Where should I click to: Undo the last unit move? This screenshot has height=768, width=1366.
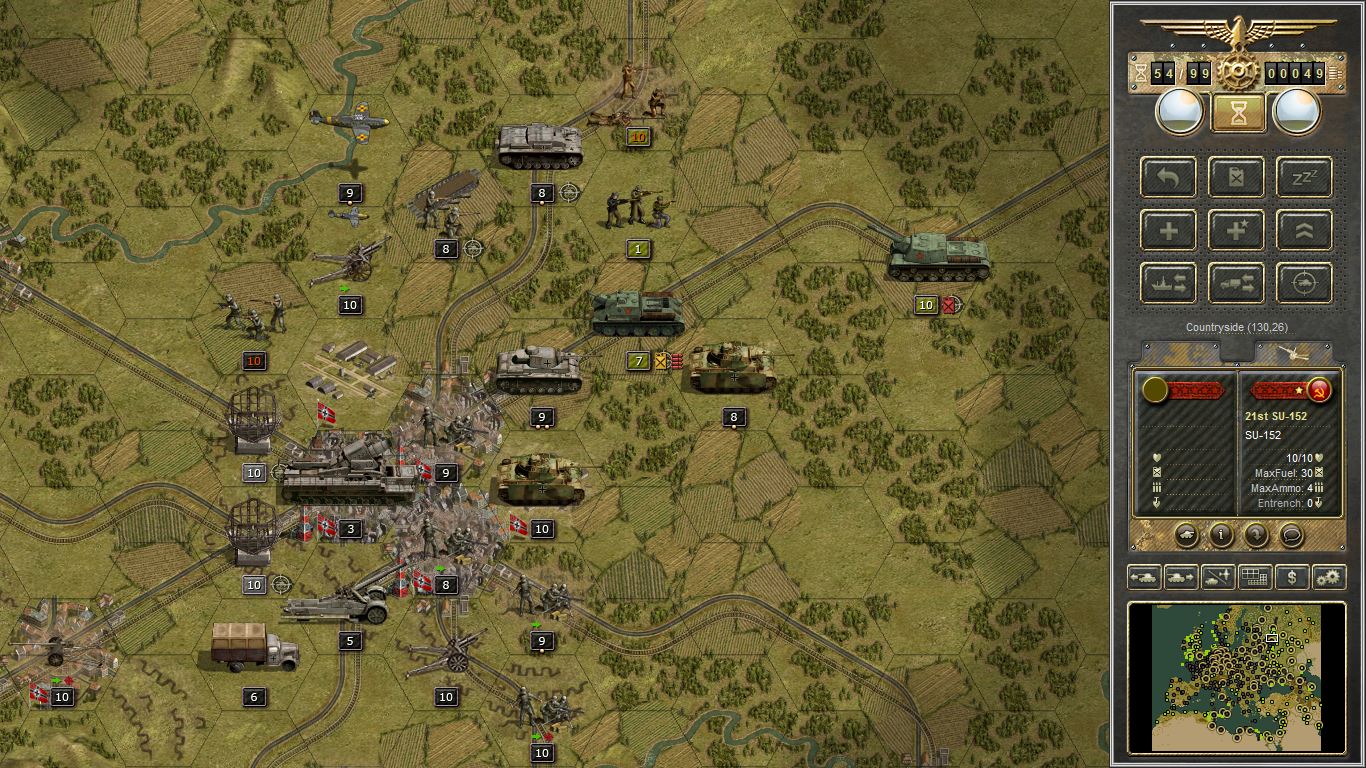coord(1168,178)
